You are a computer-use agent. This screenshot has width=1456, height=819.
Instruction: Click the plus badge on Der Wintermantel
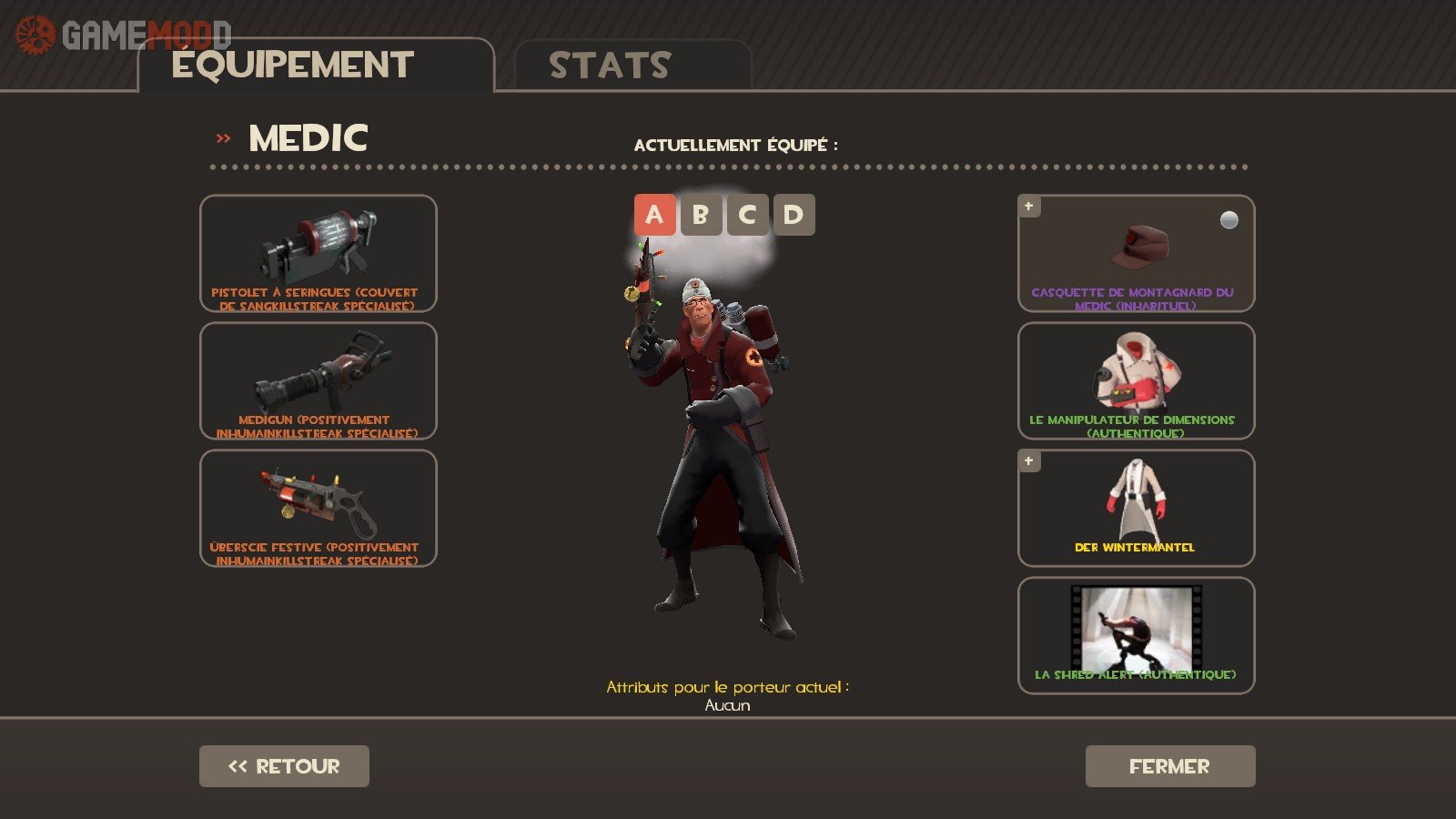[1029, 461]
